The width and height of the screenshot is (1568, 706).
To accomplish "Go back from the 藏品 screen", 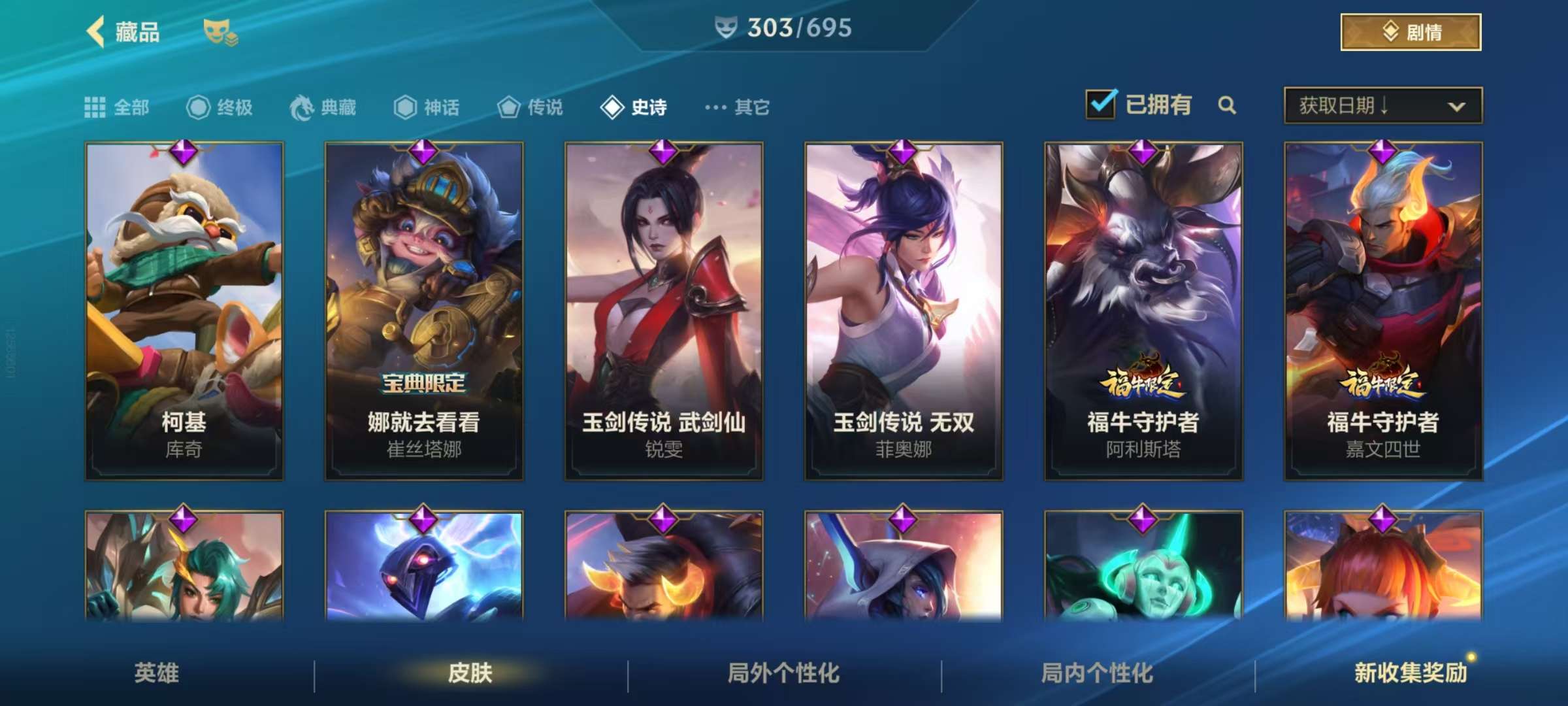I will (x=97, y=31).
